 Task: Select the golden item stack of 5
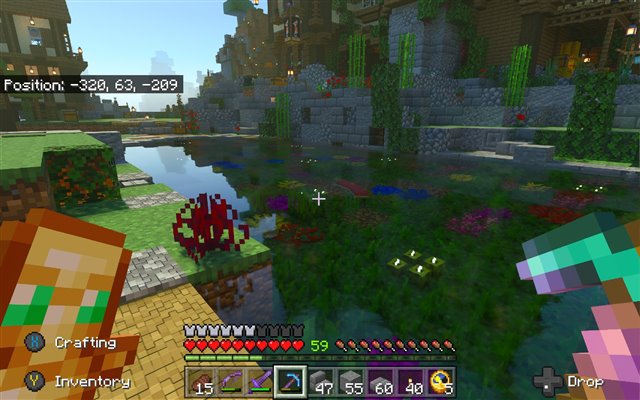click(x=440, y=382)
